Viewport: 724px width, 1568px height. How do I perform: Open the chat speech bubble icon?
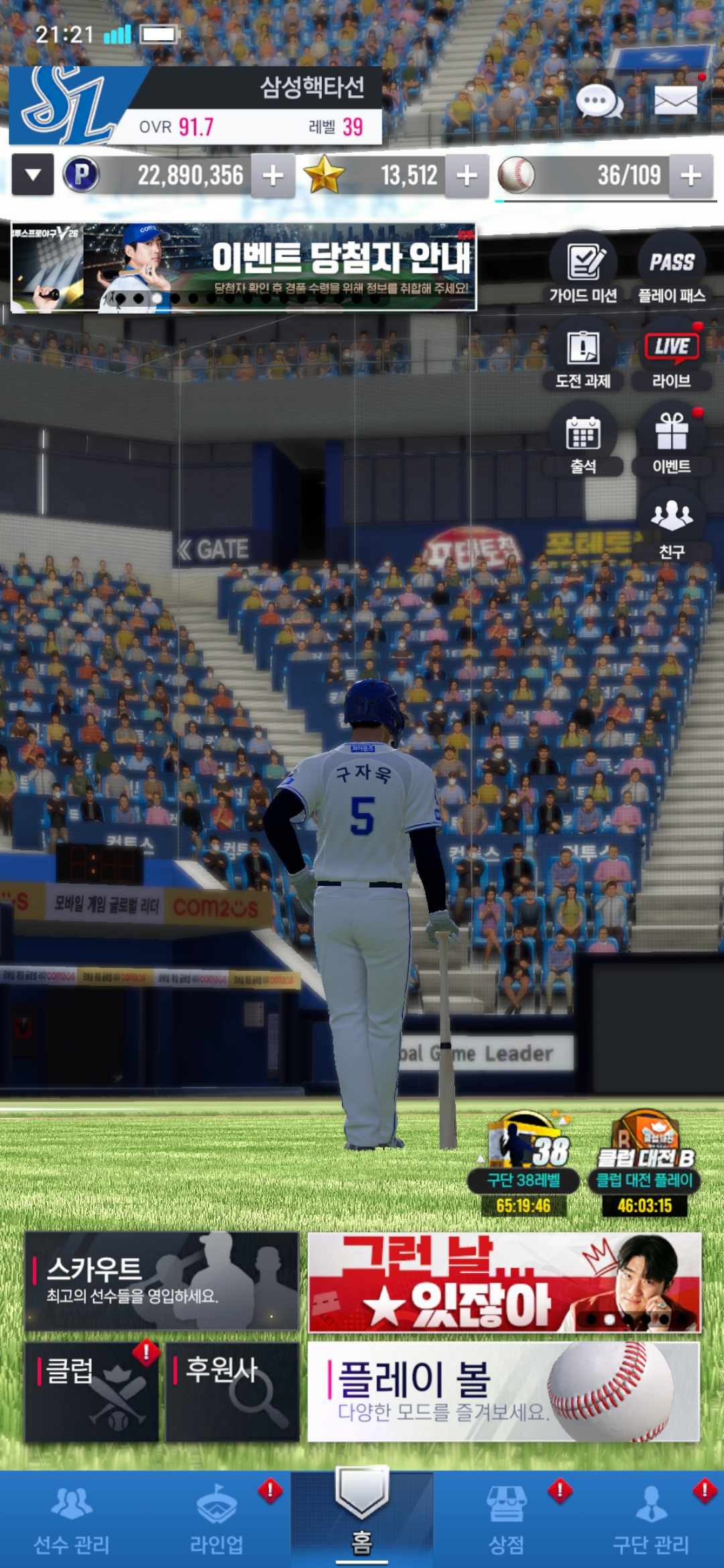pos(599,103)
